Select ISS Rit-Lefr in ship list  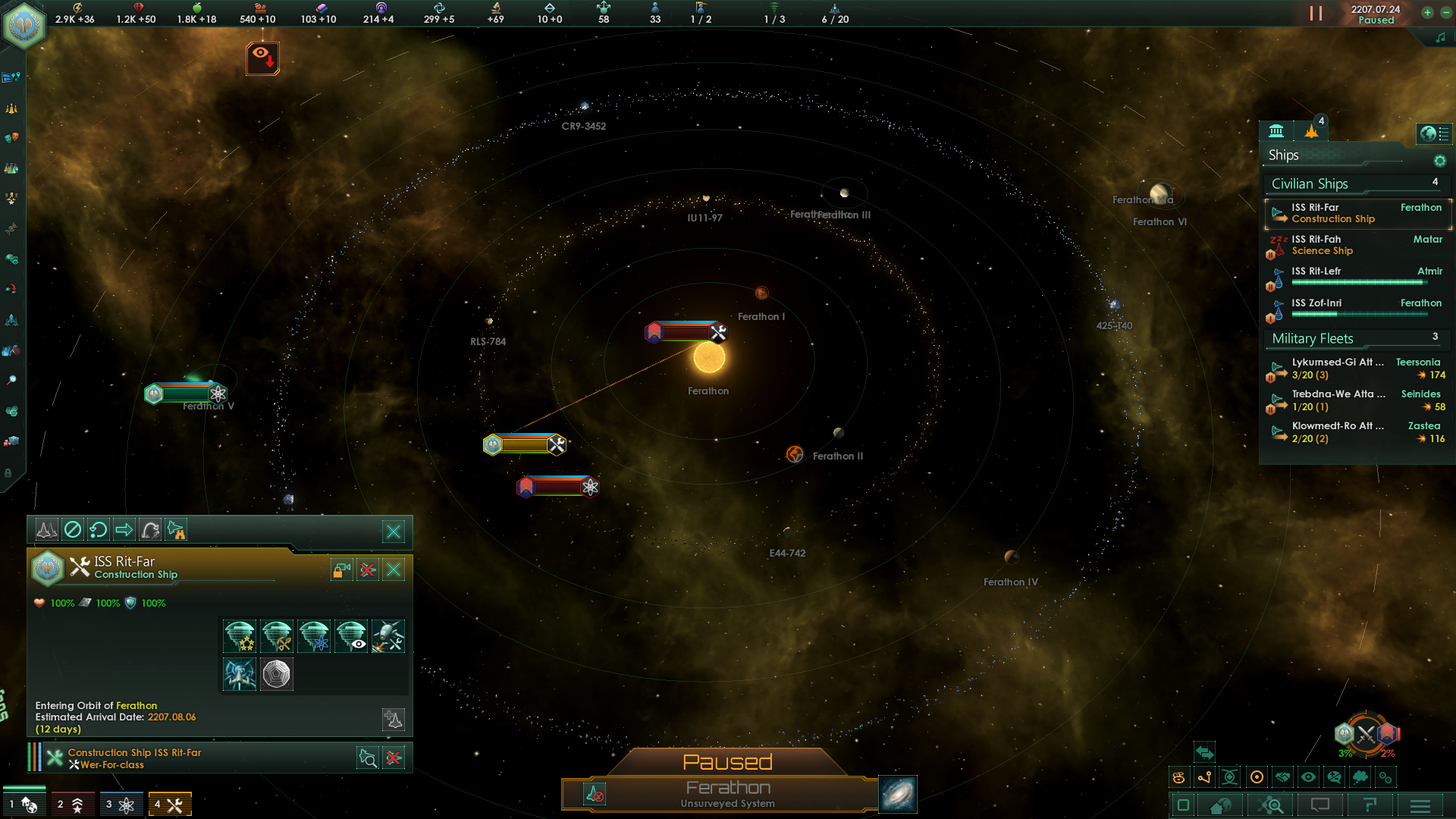click(x=1356, y=277)
